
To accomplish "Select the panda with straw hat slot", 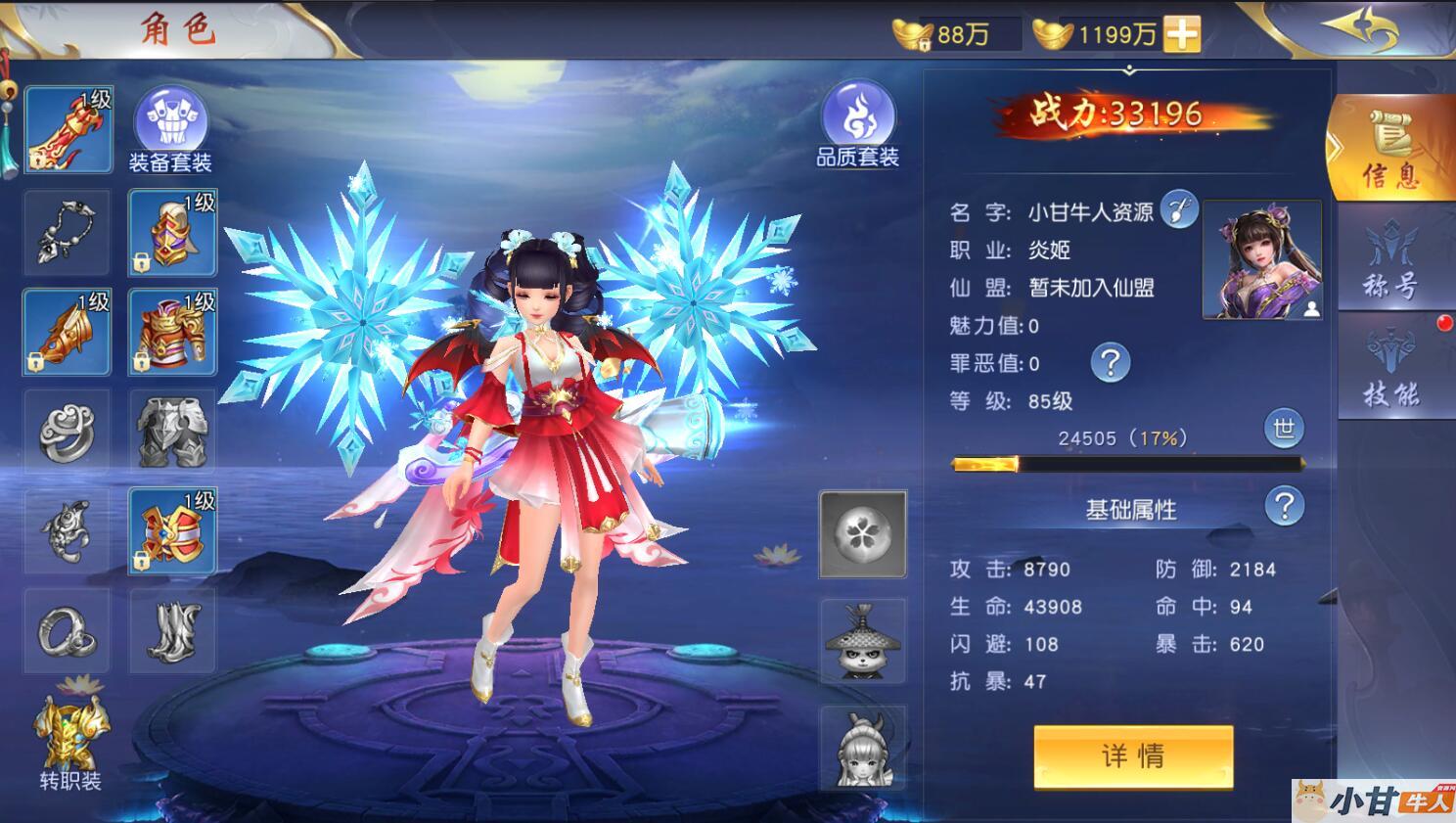I will (862, 641).
